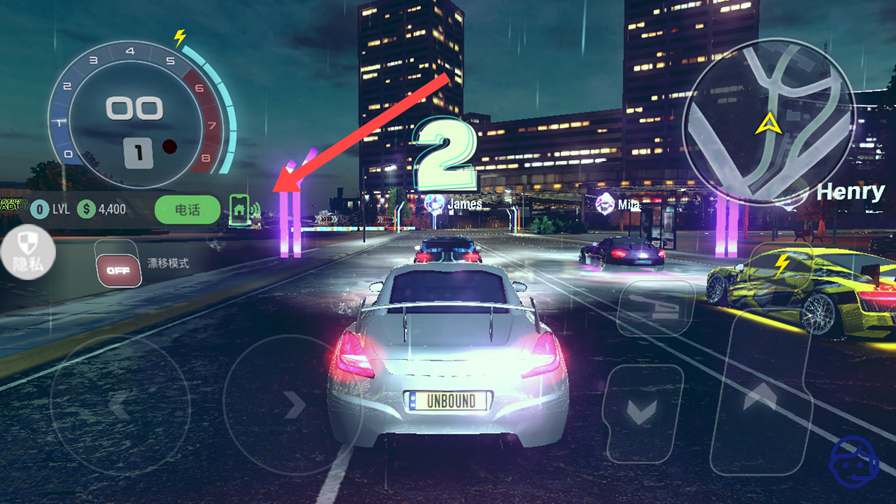Steer right with the right arrow pad
The width and height of the screenshot is (896, 504).
pyautogui.click(x=290, y=404)
